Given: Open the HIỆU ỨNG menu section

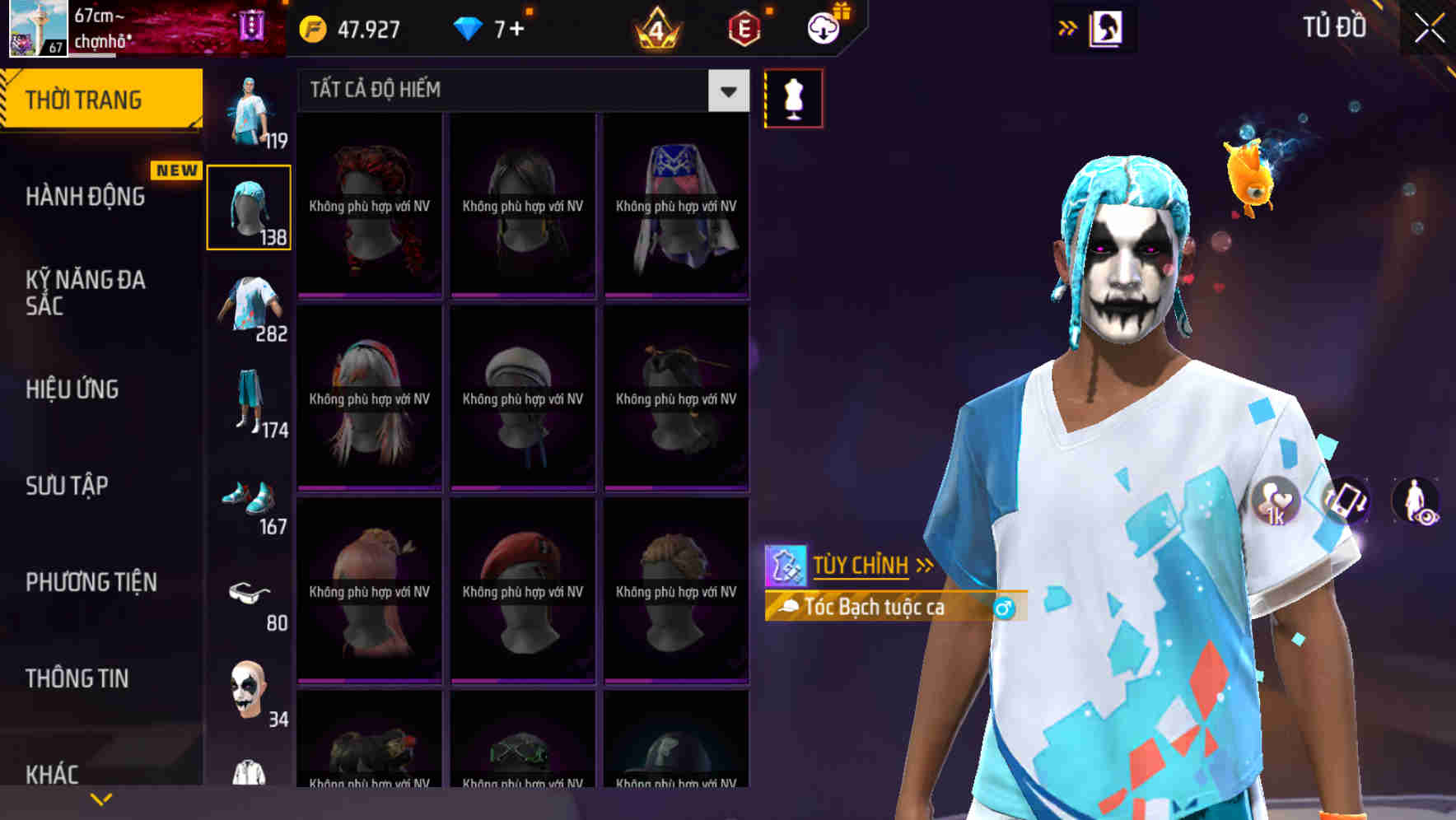Looking at the screenshot, I should click(72, 389).
